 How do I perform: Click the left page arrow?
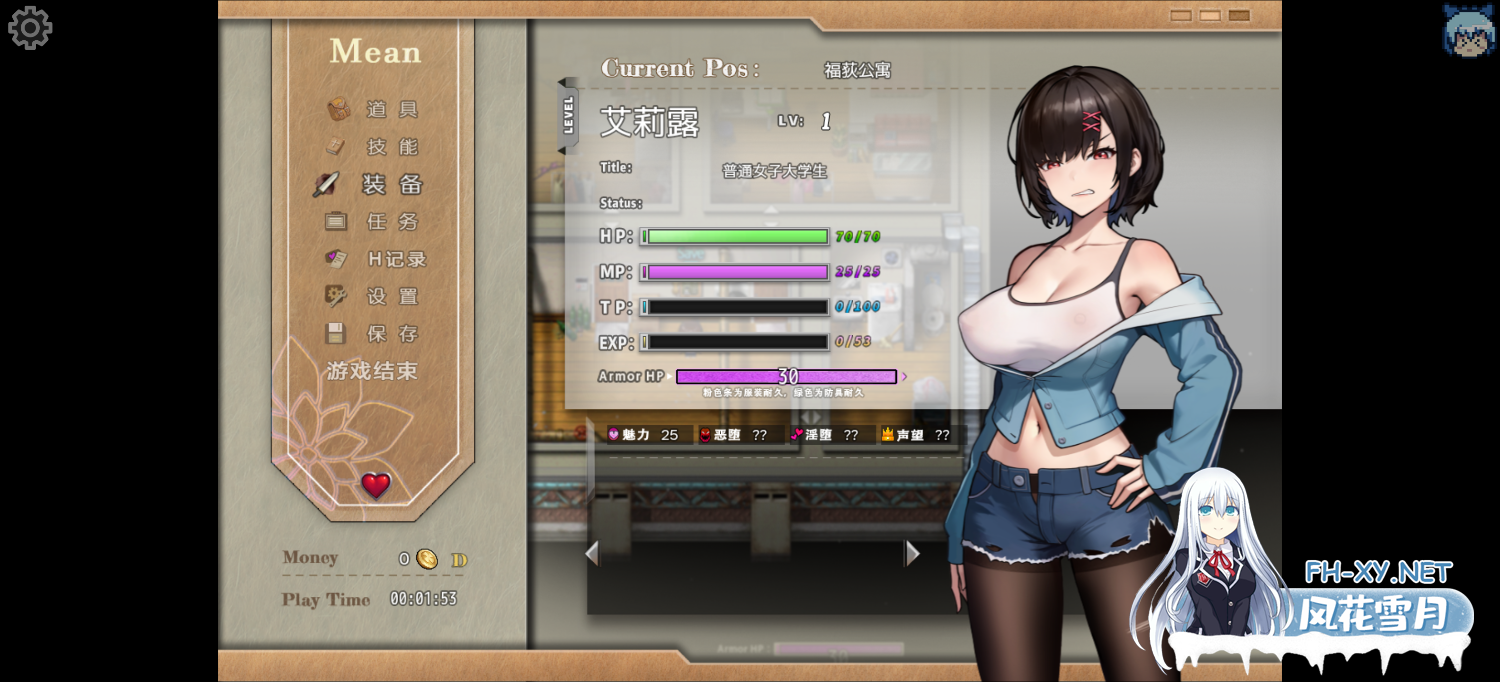592,553
